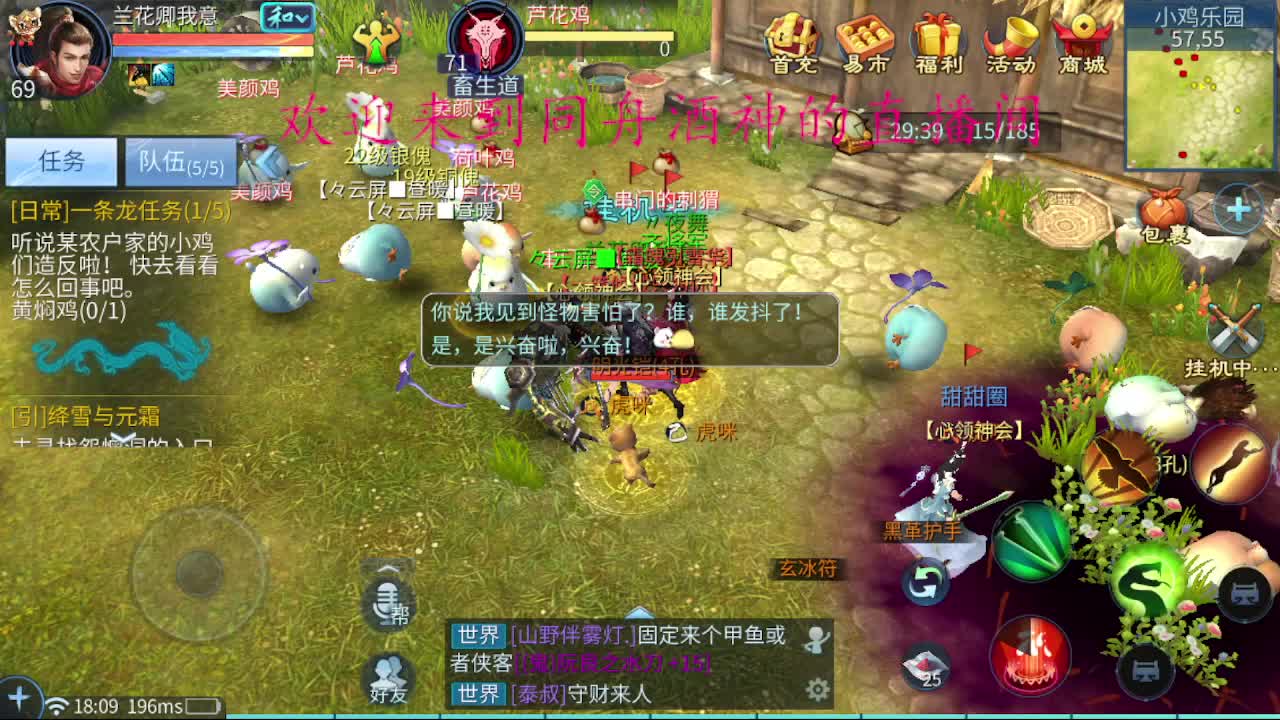Expand backpack slots with the plus button
Screen dimensions: 1280x720
pyautogui.click(x=1238, y=210)
